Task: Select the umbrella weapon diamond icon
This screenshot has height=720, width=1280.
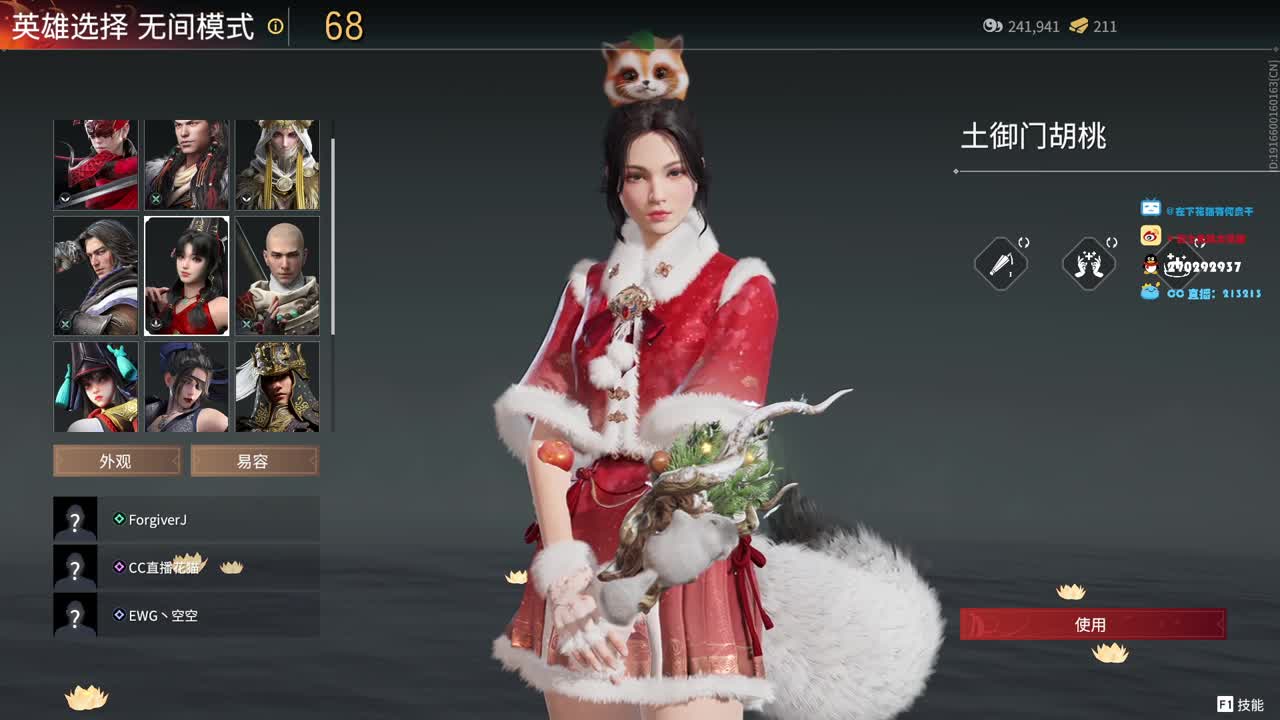Action: click(1000, 262)
